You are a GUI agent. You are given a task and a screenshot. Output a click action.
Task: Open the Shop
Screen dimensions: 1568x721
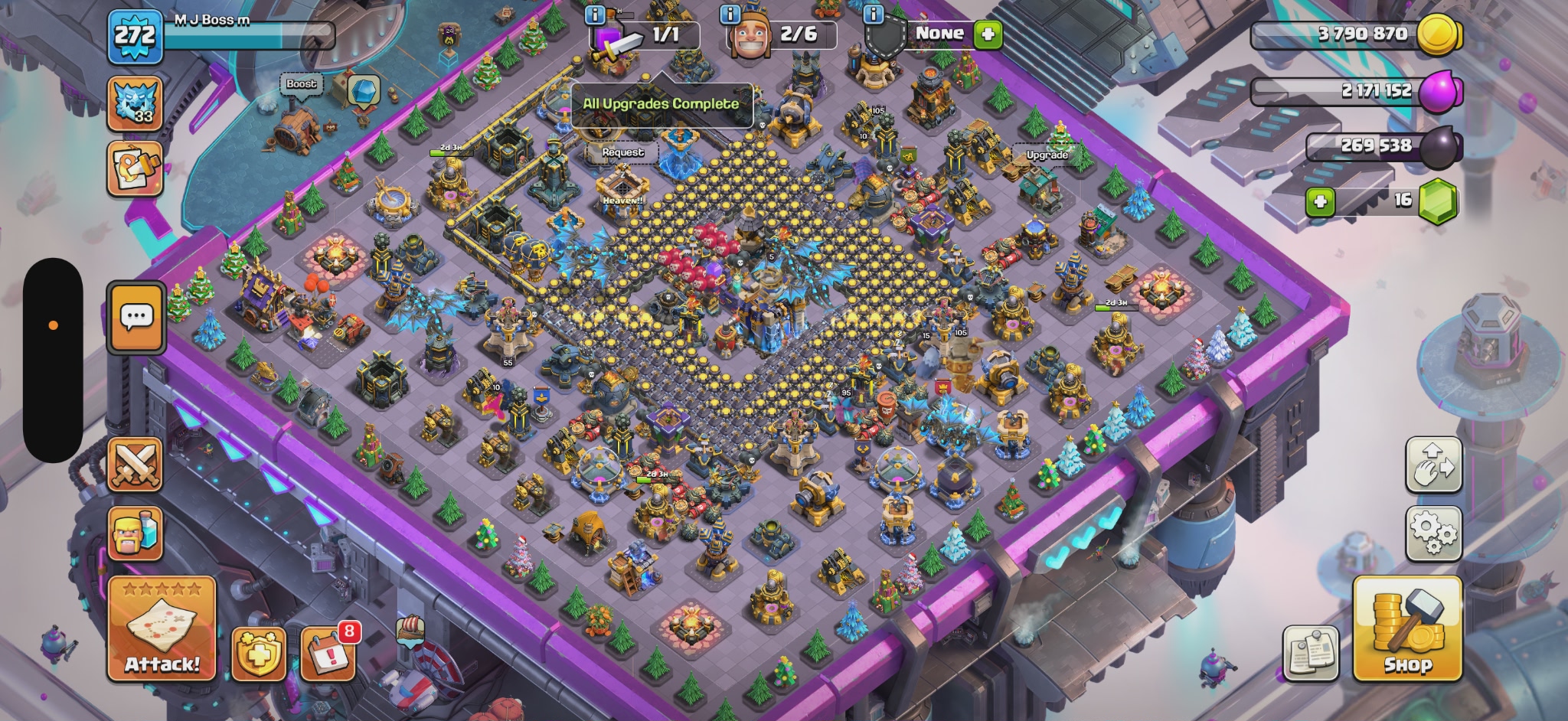(x=1407, y=628)
